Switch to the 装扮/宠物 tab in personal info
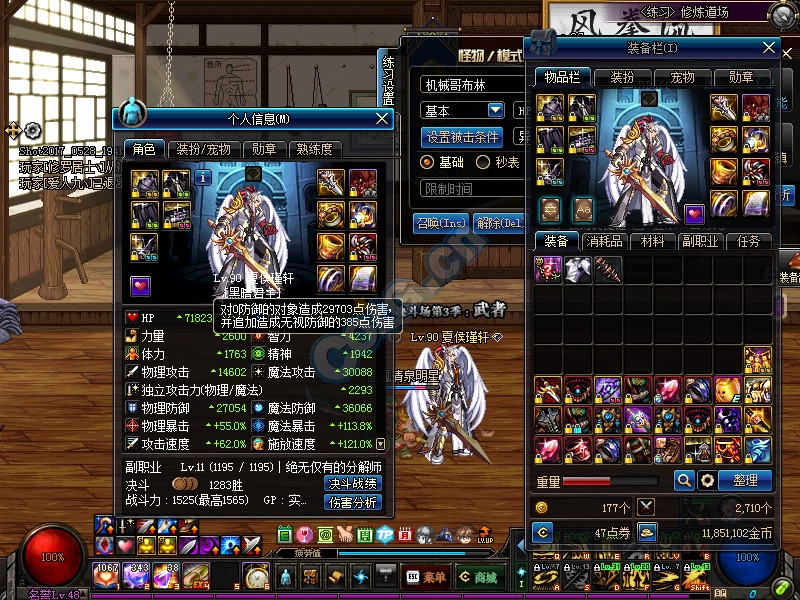This screenshot has width=800, height=600. (203, 149)
